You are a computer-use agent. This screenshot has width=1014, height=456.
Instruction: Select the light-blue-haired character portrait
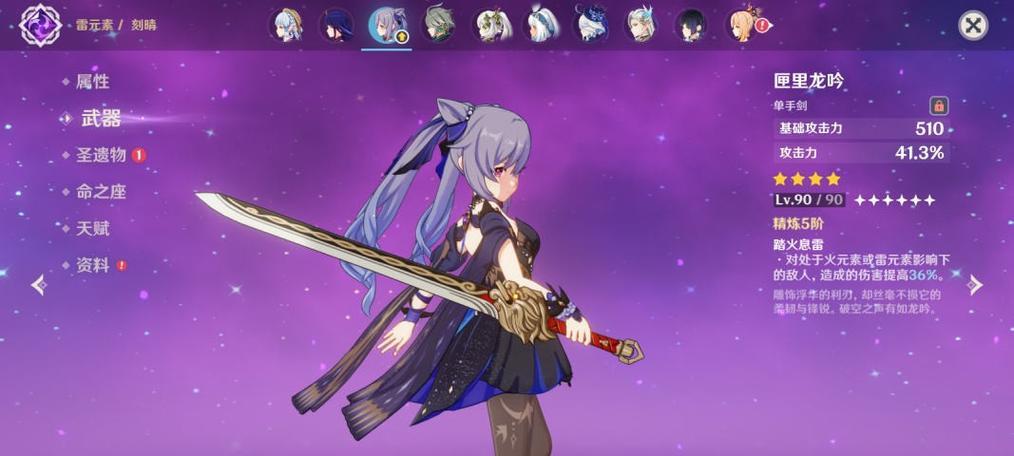(x=285, y=24)
